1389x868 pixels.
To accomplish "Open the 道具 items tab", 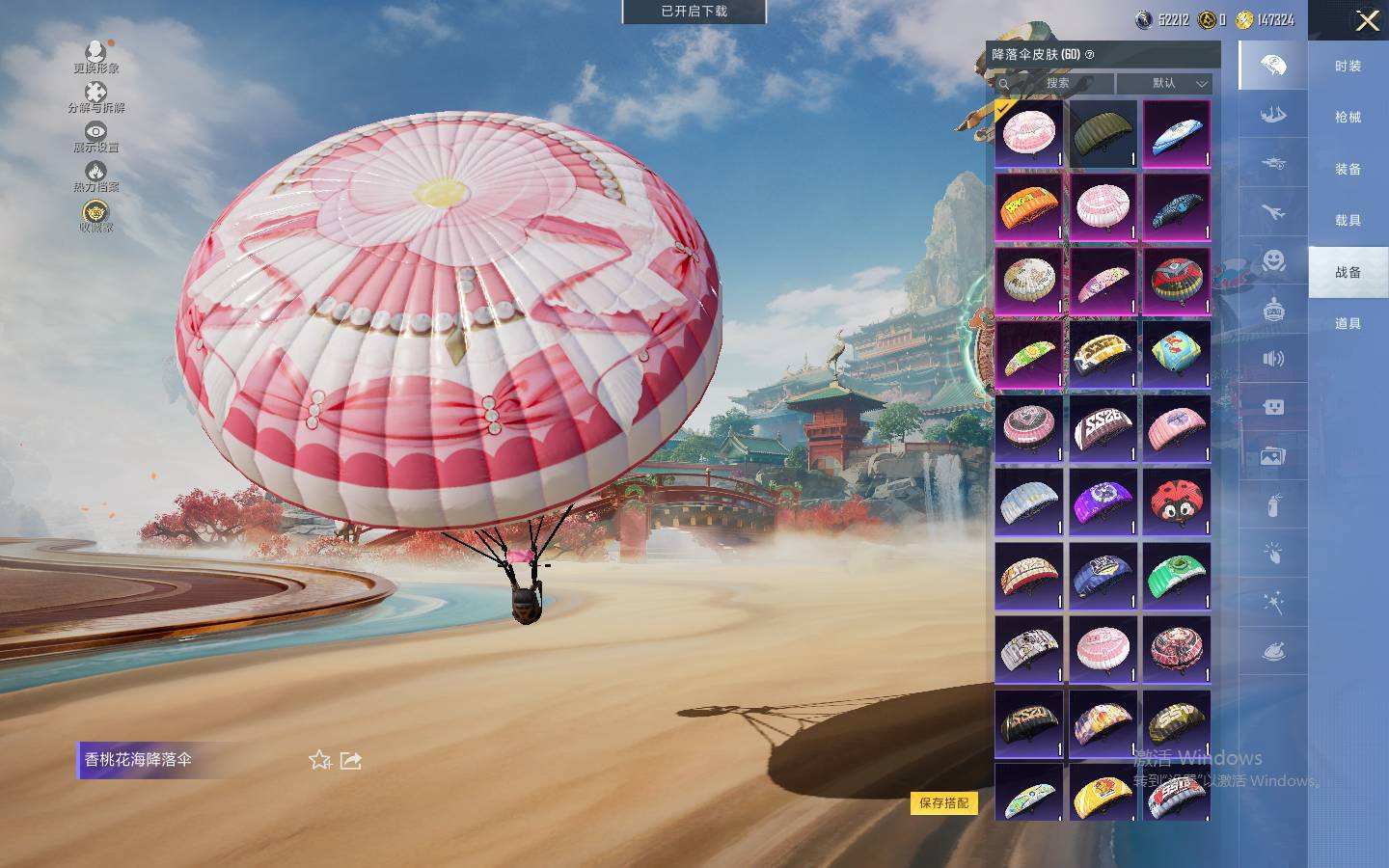I will coord(1348,324).
